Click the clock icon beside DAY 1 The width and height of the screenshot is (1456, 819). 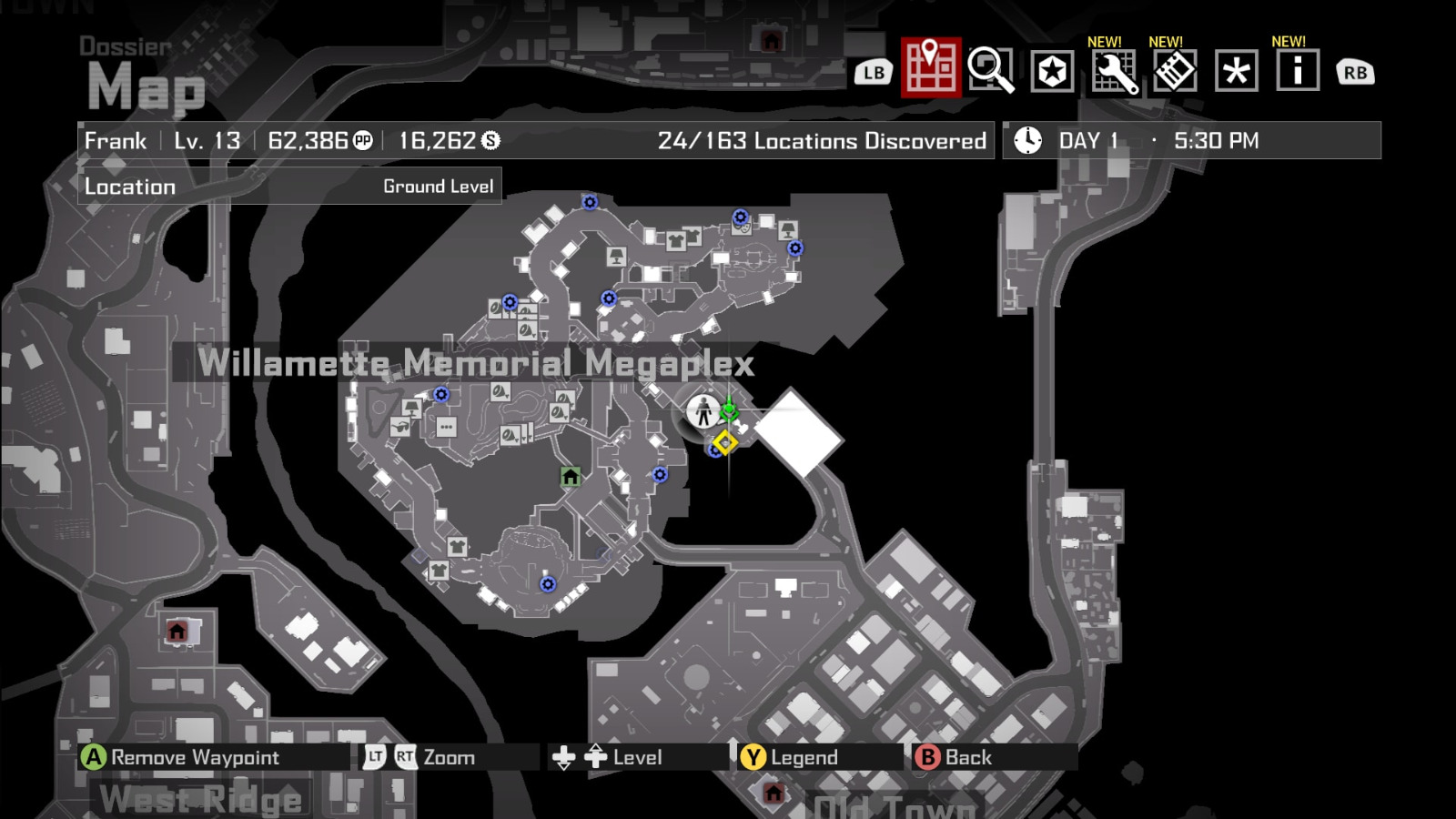[x=1026, y=139]
